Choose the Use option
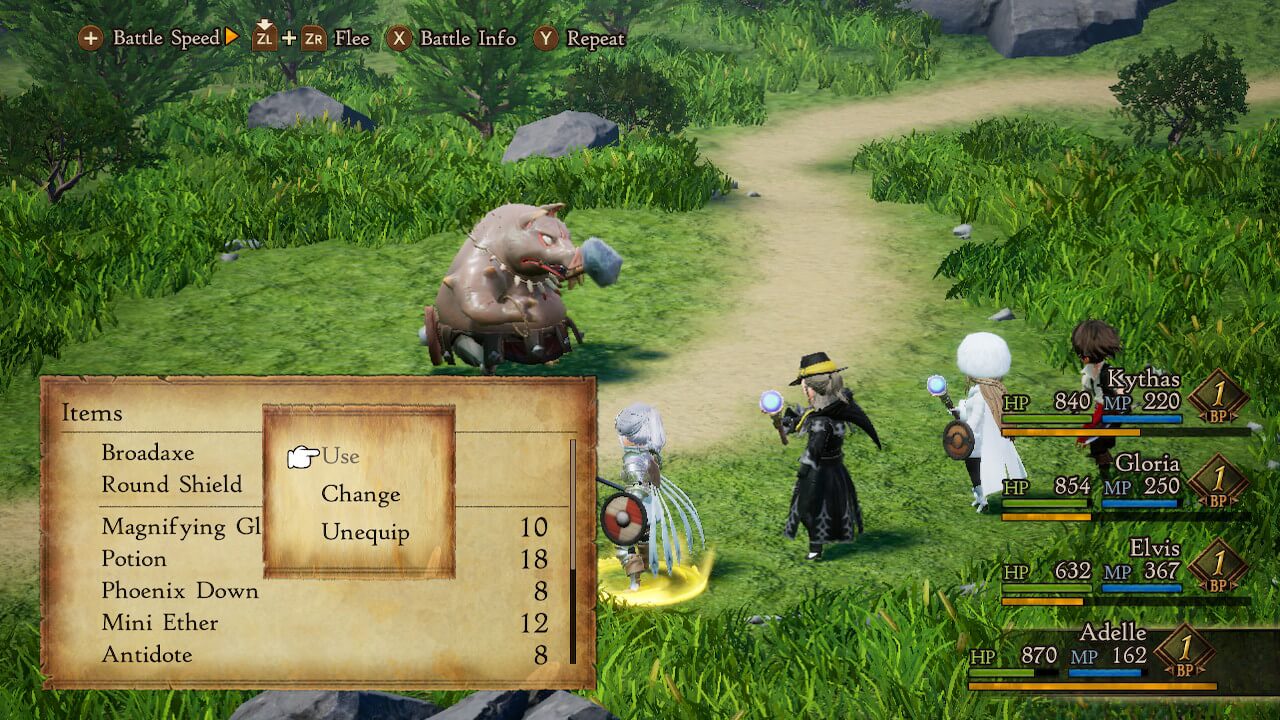This screenshot has width=1280, height=720. [x=340, y=456]
